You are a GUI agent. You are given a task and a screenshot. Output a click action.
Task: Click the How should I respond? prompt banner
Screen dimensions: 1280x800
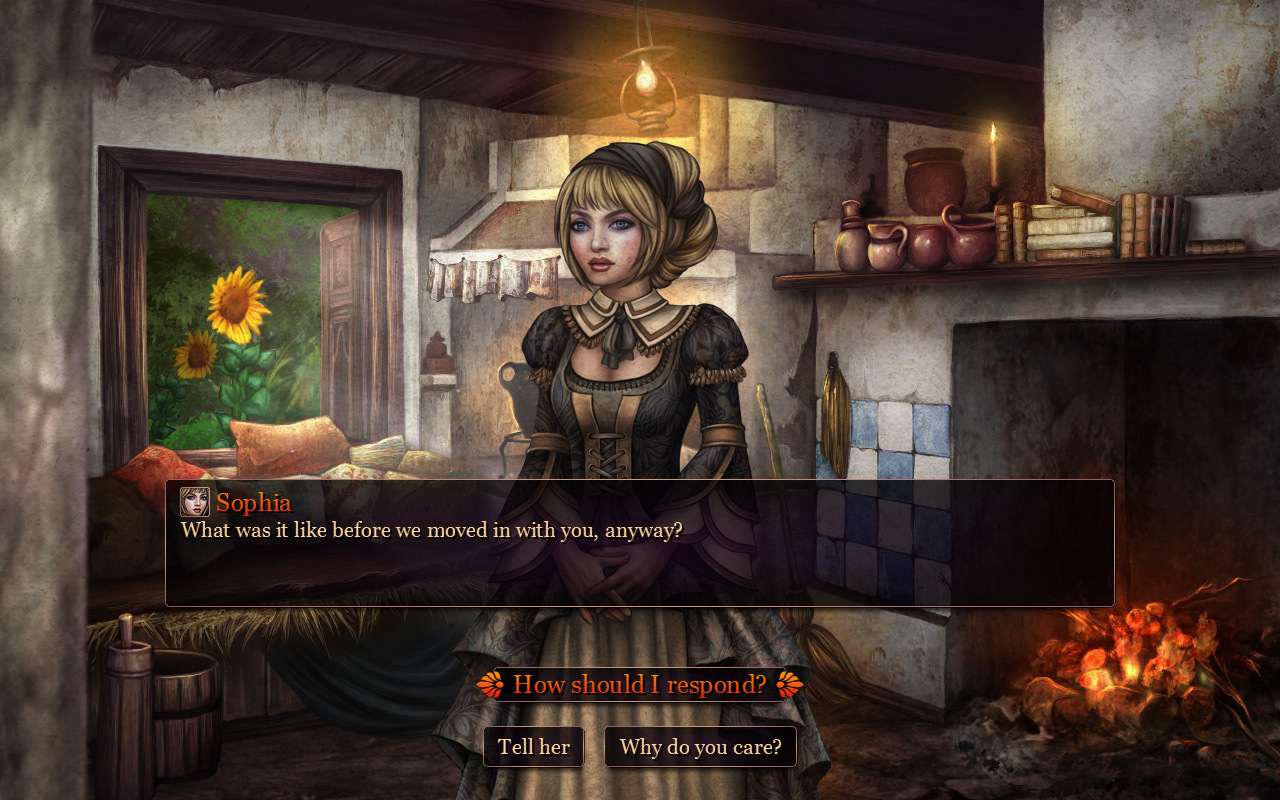[x=639, y=685]
